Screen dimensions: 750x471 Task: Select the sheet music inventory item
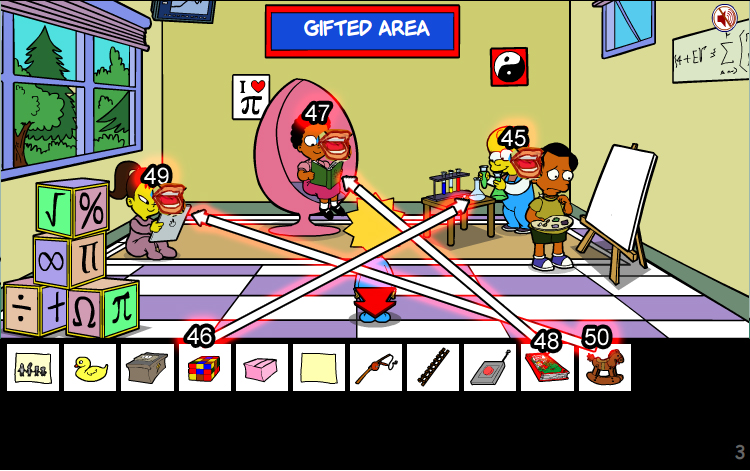click(33, 368)
